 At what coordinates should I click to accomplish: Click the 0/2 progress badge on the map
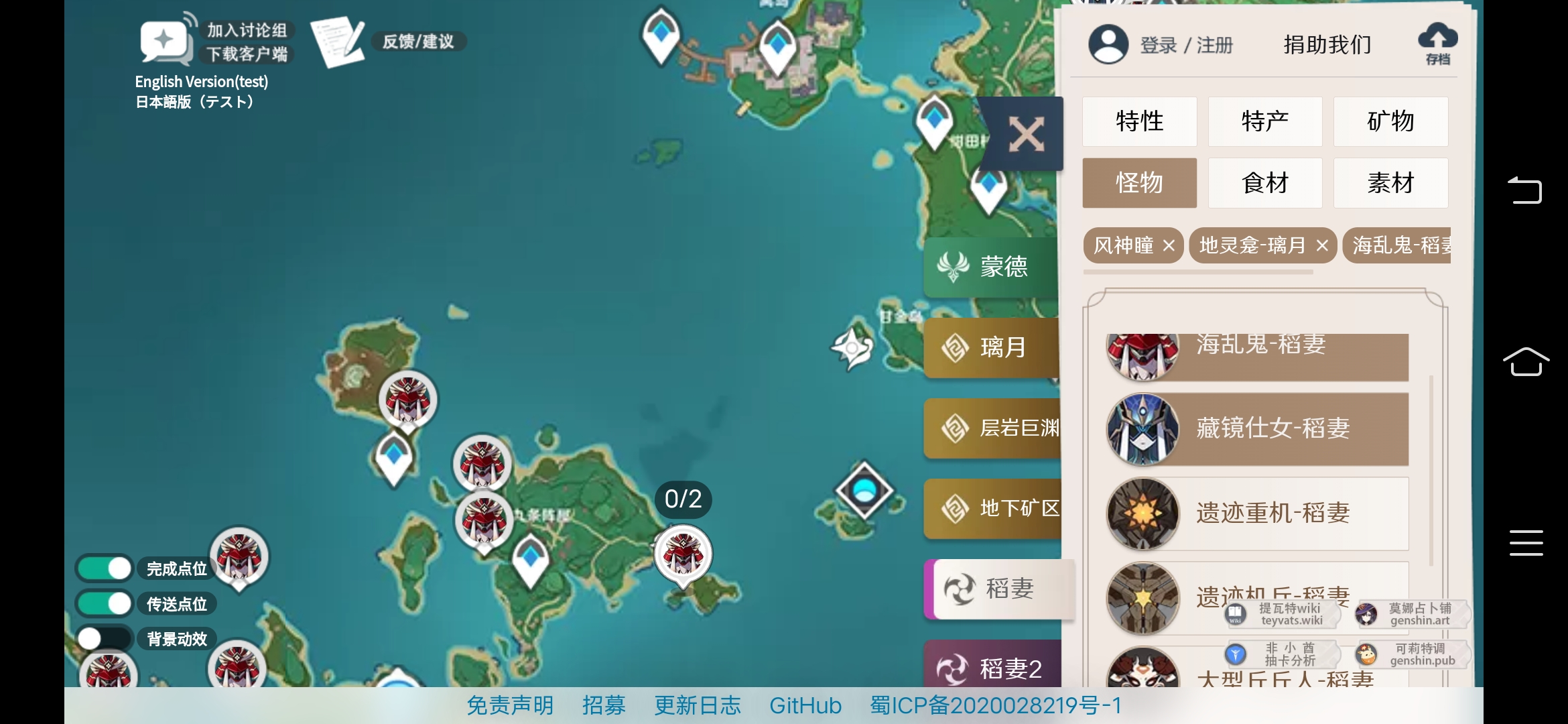(x=683, y=499)
